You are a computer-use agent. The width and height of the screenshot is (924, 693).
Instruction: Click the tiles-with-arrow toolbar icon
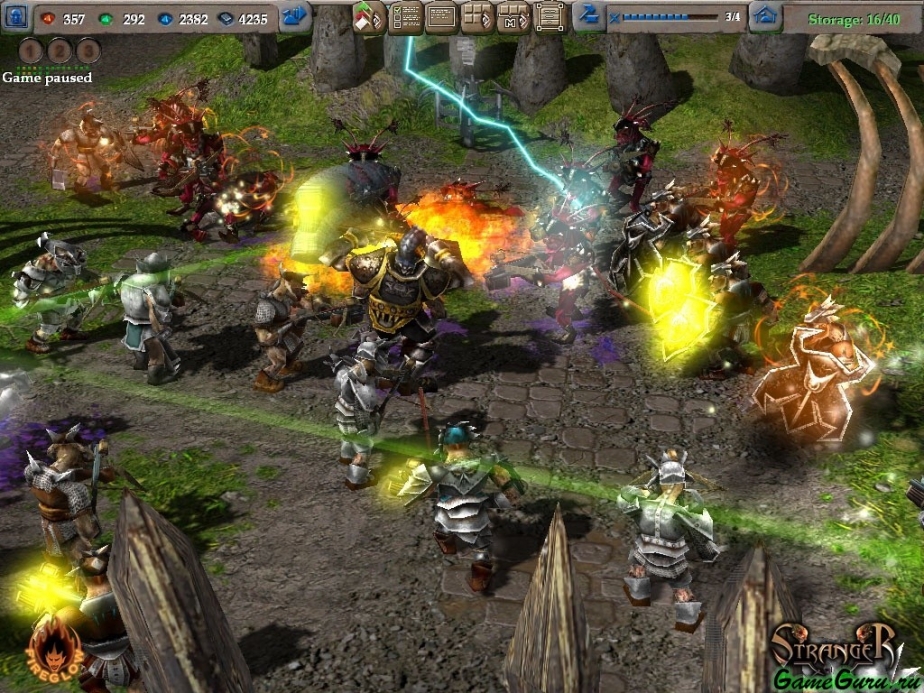pyautogui.click(x=477, y=17)
